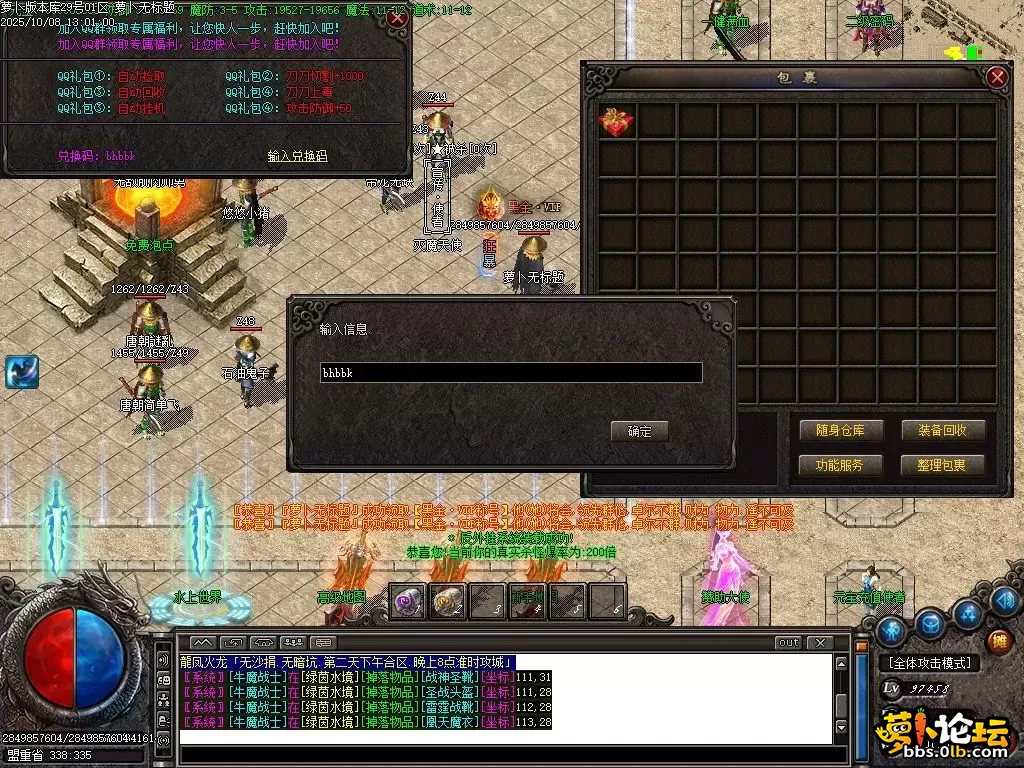
Task: Use the scroll item in the hotbar
Action: pyautogui.click(x=447, y=601)
